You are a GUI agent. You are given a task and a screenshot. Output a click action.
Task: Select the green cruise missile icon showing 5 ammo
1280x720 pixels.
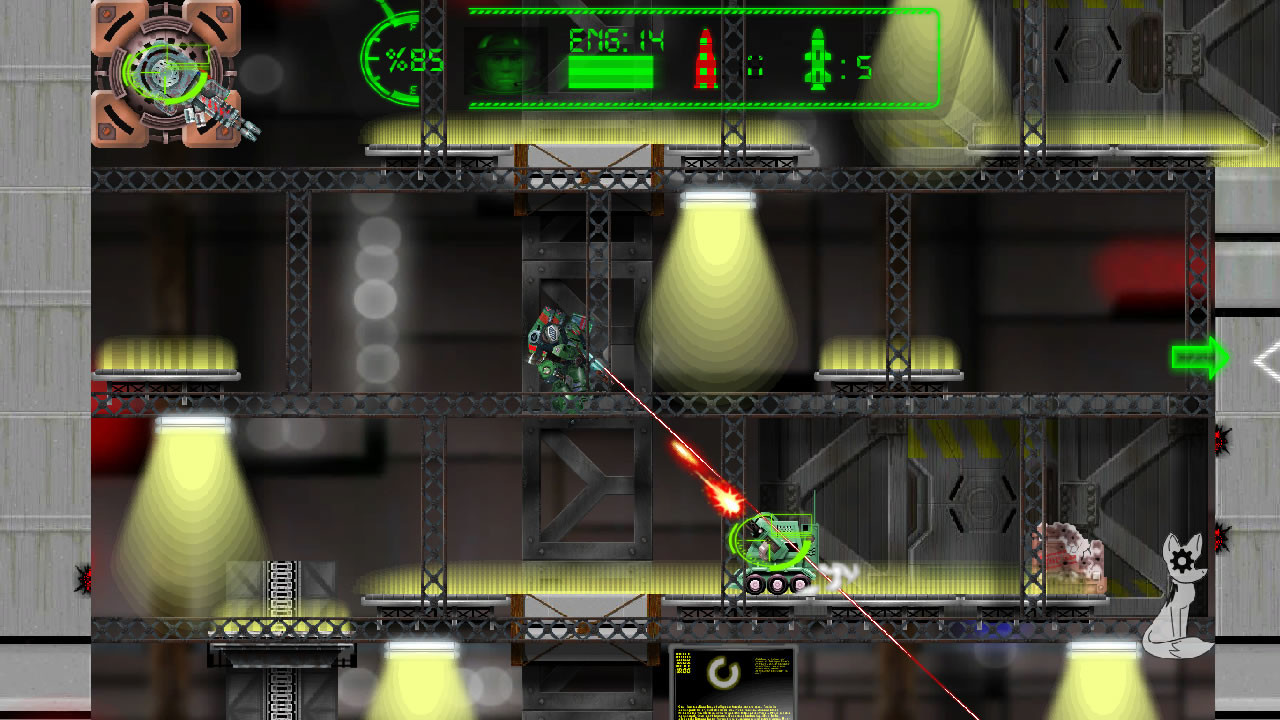(x=817, y=60)
